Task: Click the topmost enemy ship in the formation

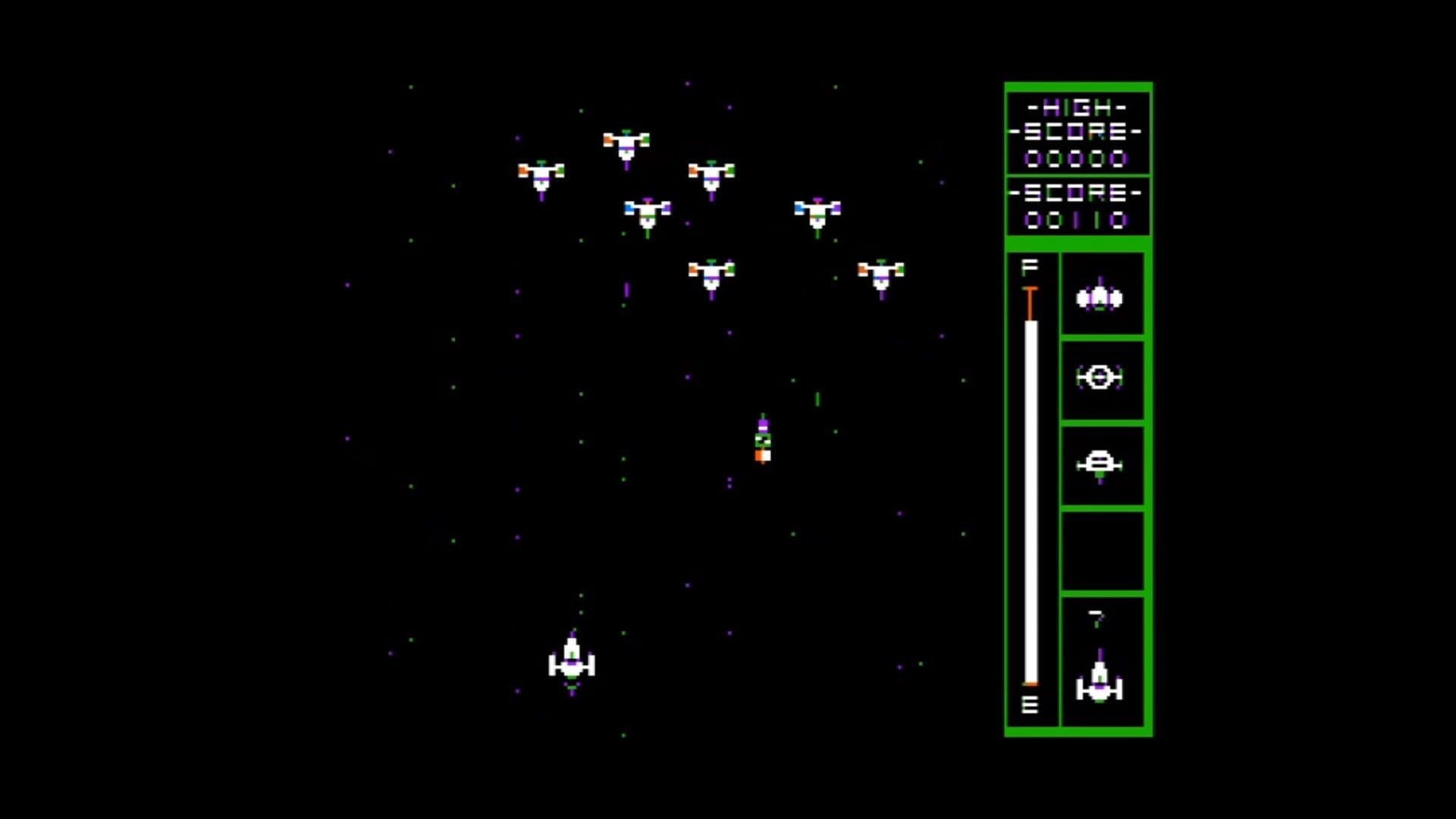Action: (626, 144)
